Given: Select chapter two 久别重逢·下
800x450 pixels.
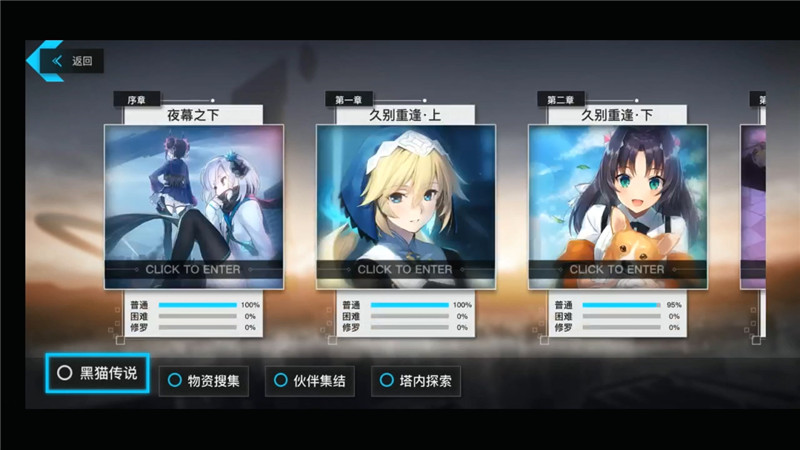Looking at the screenshot, I should (617, 205).
